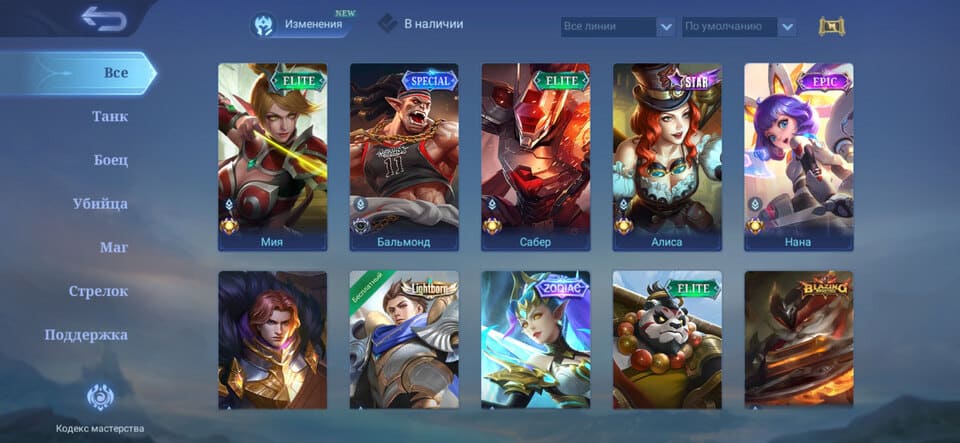The height and width of the screenshot is (443, 960).
Task: View the Поддержка heroes
Action: pos(86,335)
